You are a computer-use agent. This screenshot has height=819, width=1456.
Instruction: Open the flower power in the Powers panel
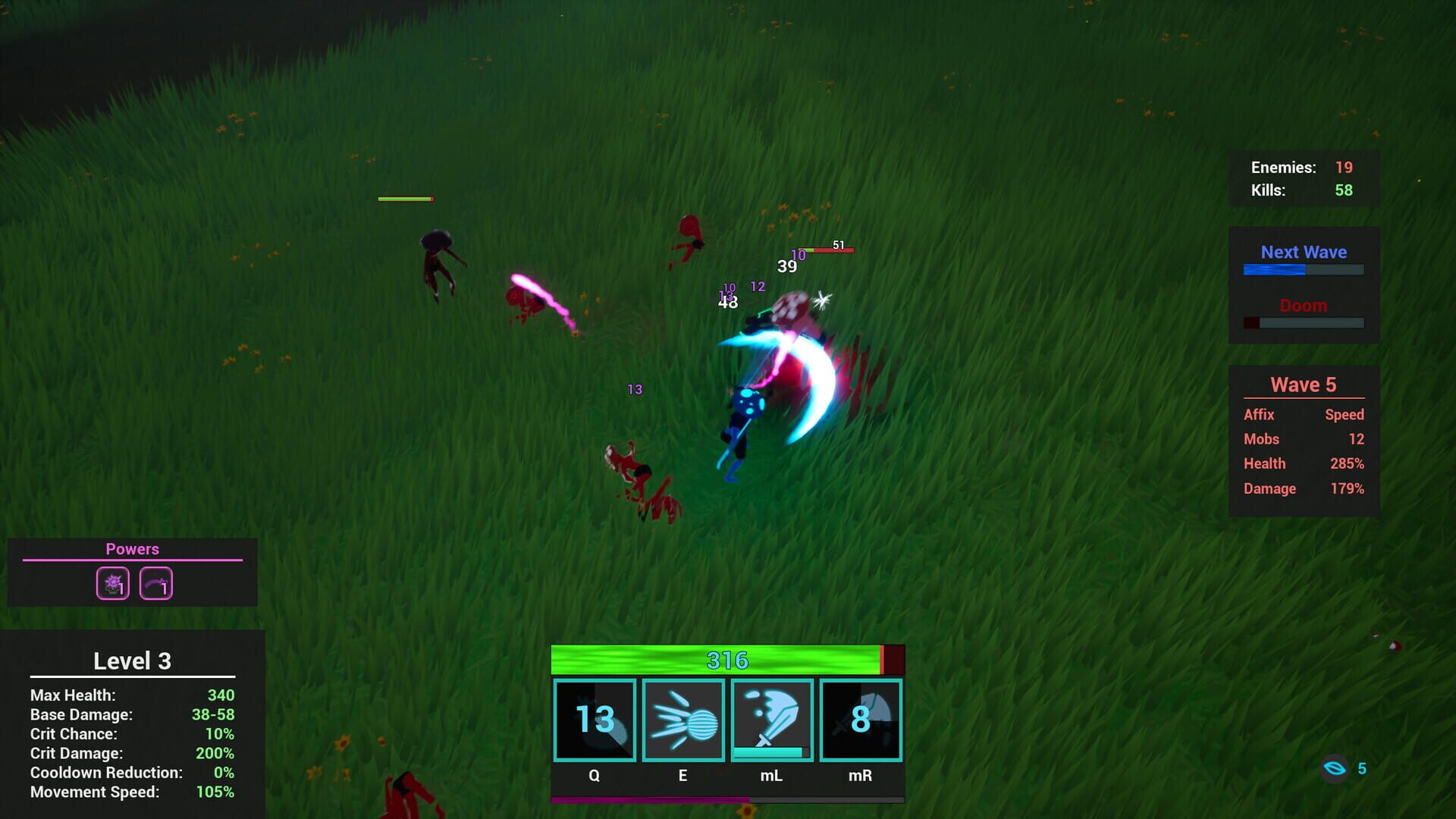111,582
